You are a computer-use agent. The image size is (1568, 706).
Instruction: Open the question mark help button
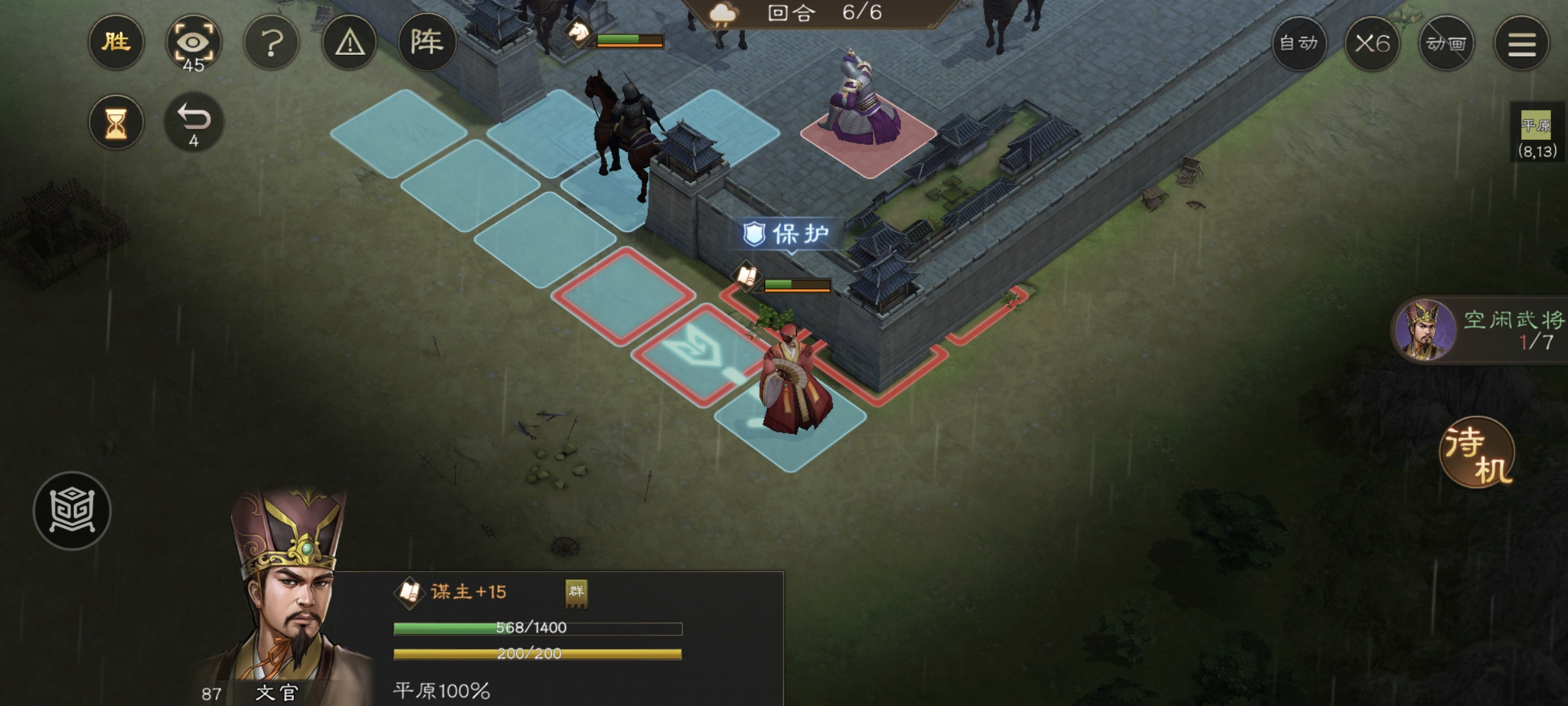[x=271, y=43]
